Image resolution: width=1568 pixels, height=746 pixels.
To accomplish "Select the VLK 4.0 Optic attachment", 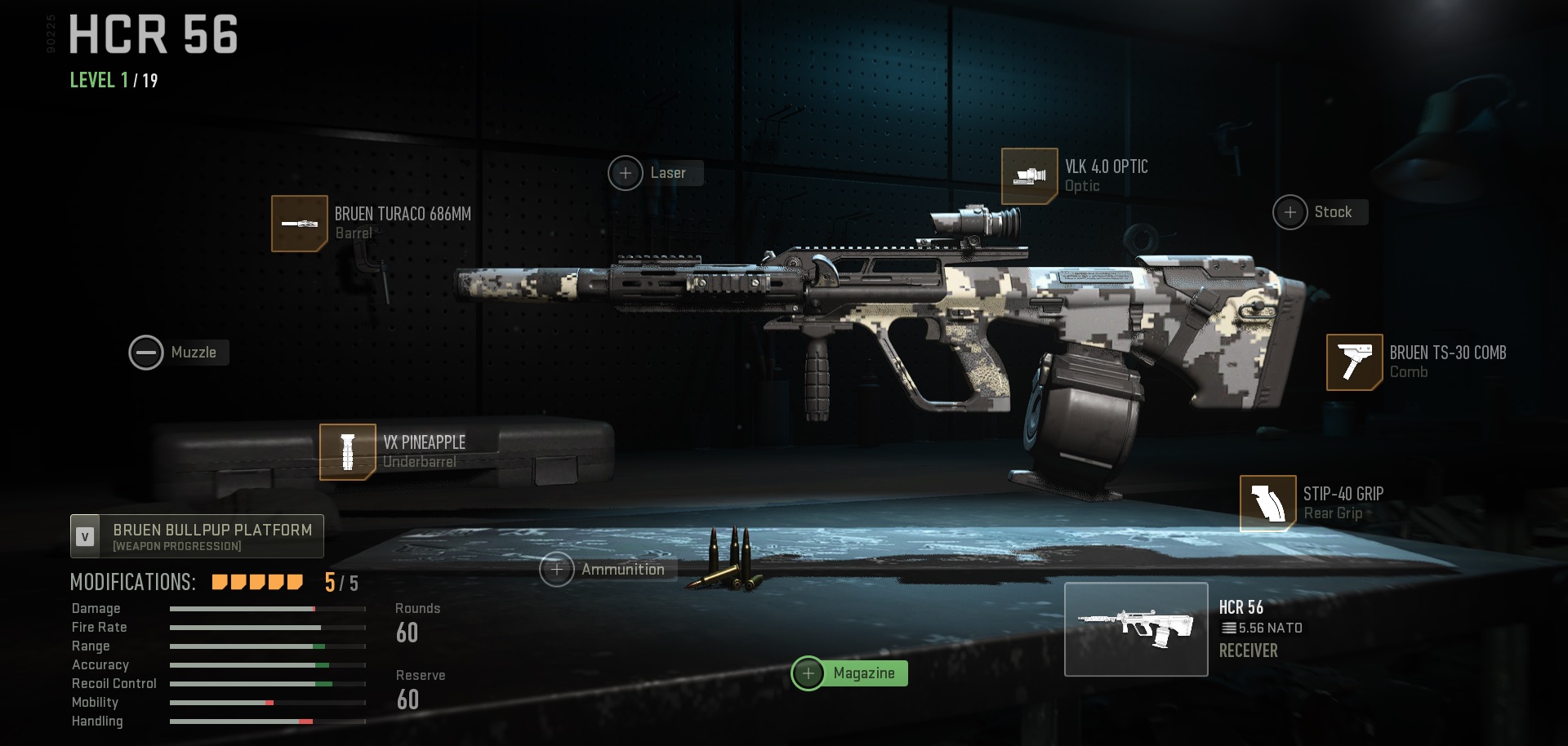I will [x=1031, y=176].
